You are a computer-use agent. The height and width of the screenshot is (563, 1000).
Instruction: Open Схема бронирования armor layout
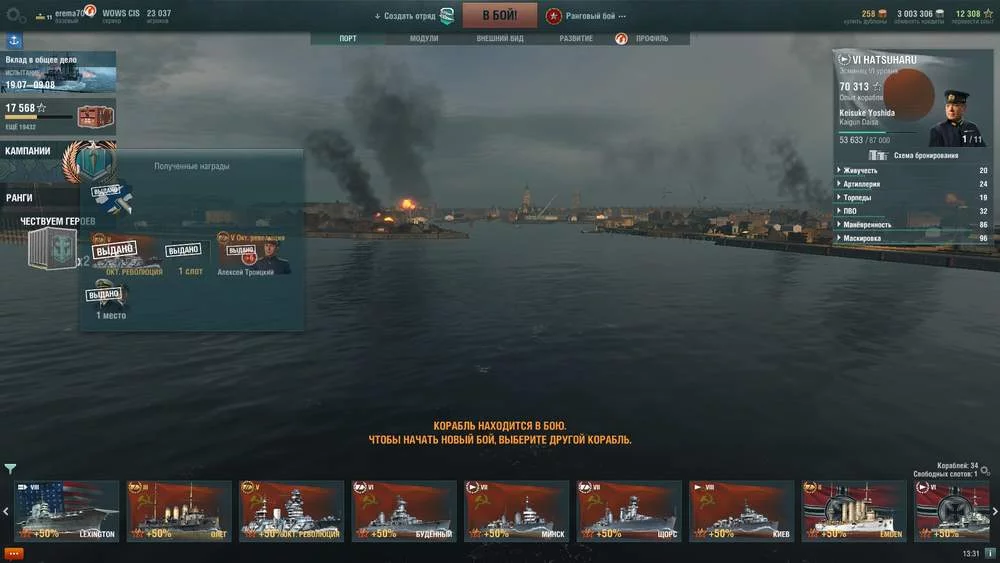point(915,155)
